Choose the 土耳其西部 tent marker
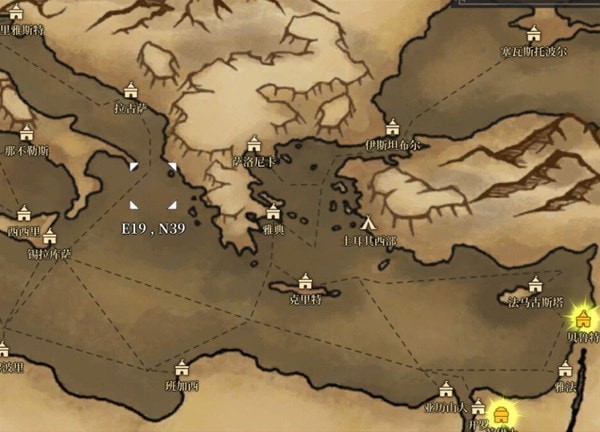The width and height of the screenshot is (600, 432). [x=369, y=223]
